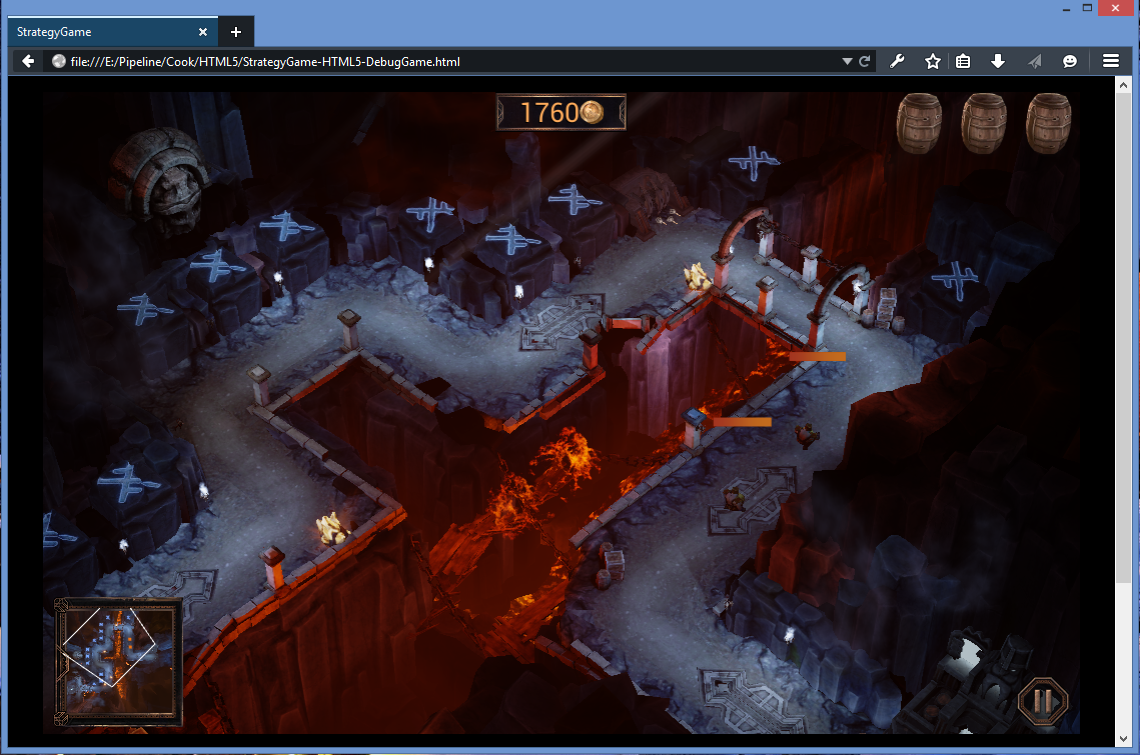1140x755 pixels.
Task: Pause the game with the octagonal button
Action: pos(1042,700)
